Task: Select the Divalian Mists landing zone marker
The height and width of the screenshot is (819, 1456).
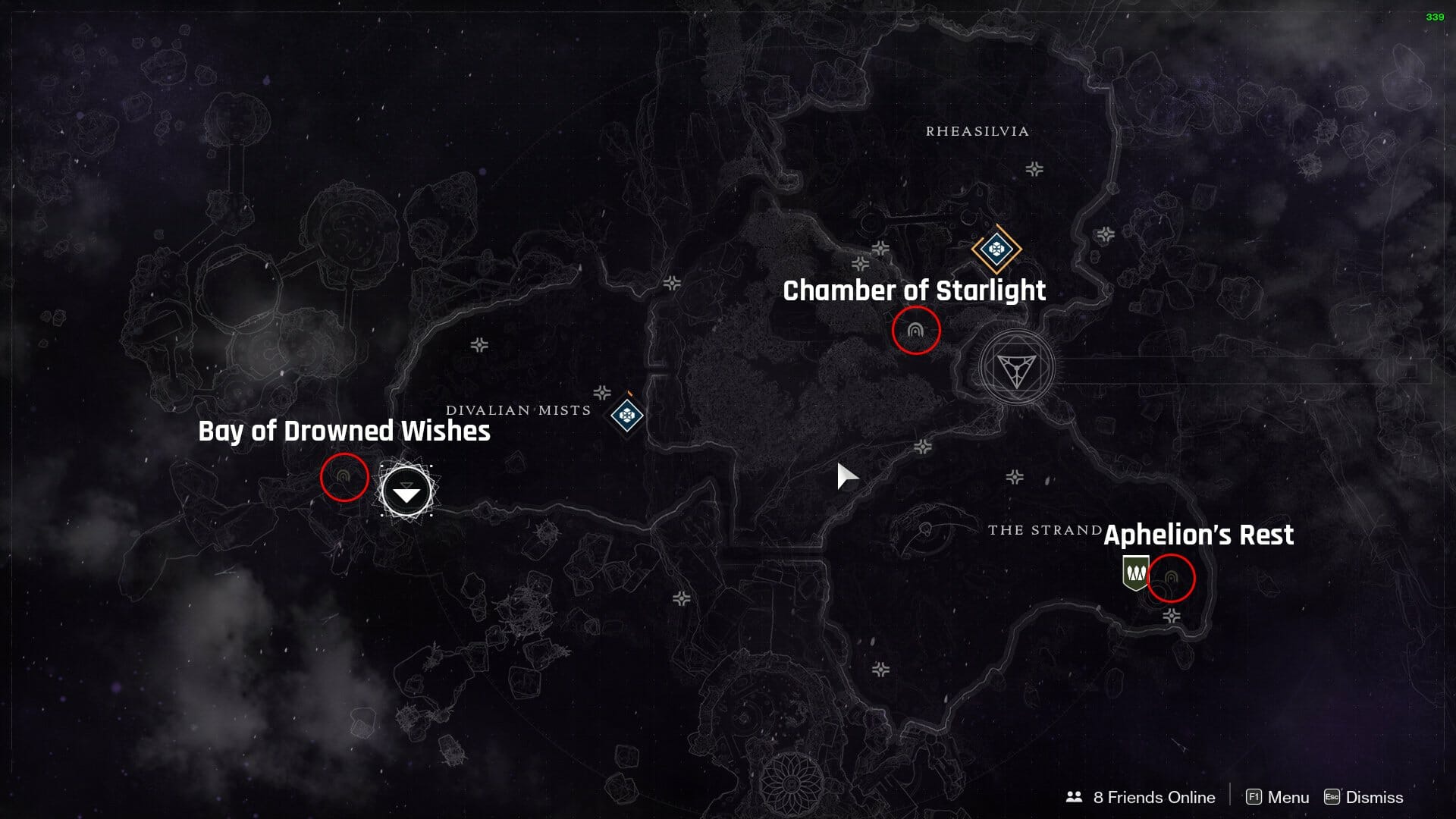Action: click(x=406, y=492)
